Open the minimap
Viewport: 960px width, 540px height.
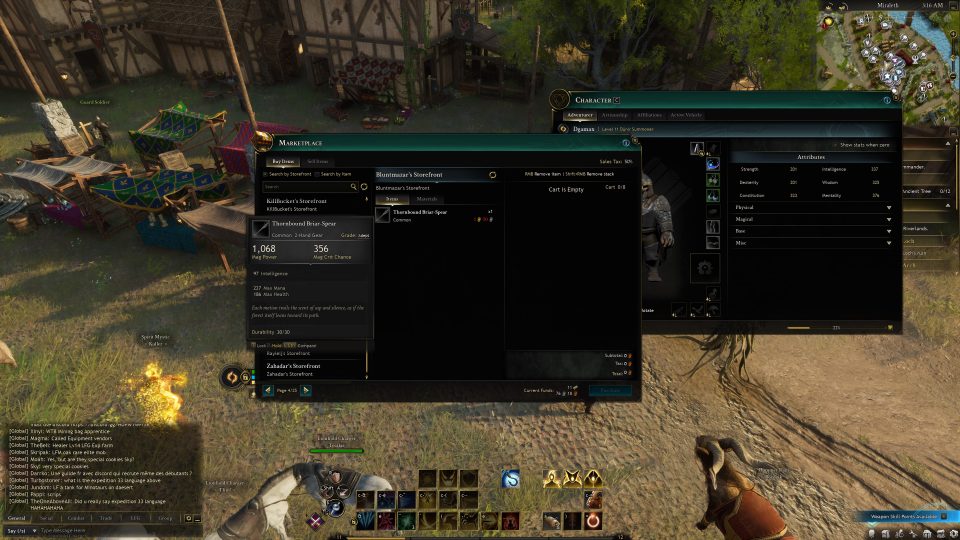coord(886,48)
